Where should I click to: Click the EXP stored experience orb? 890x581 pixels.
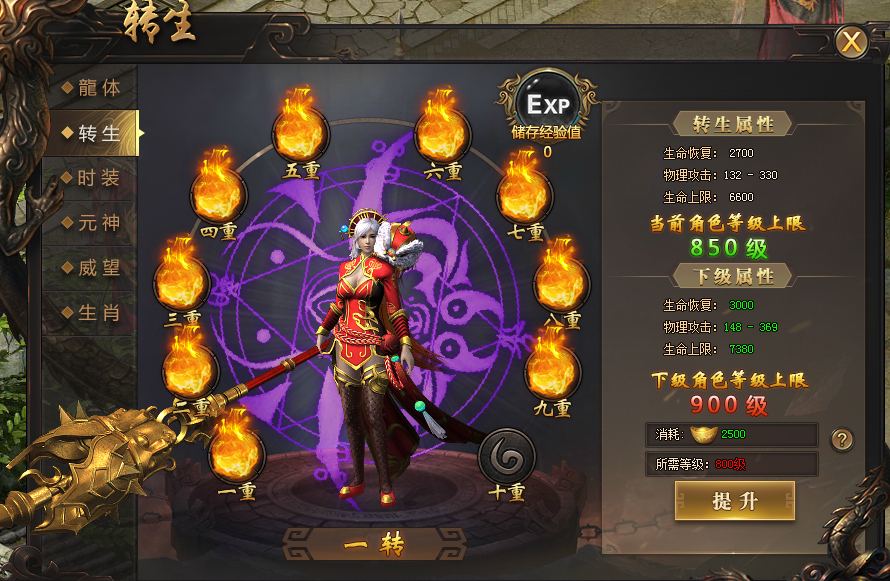click(x=548, y=104)
